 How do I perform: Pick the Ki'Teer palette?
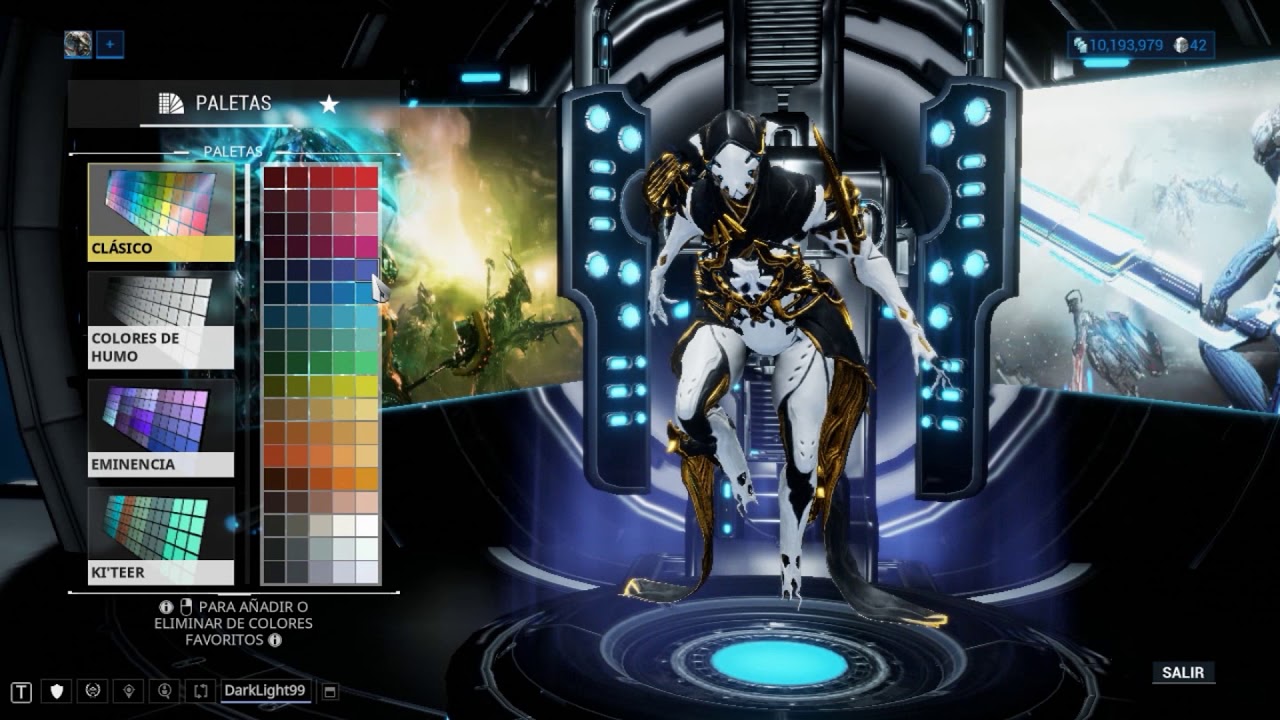pos(161,536)
